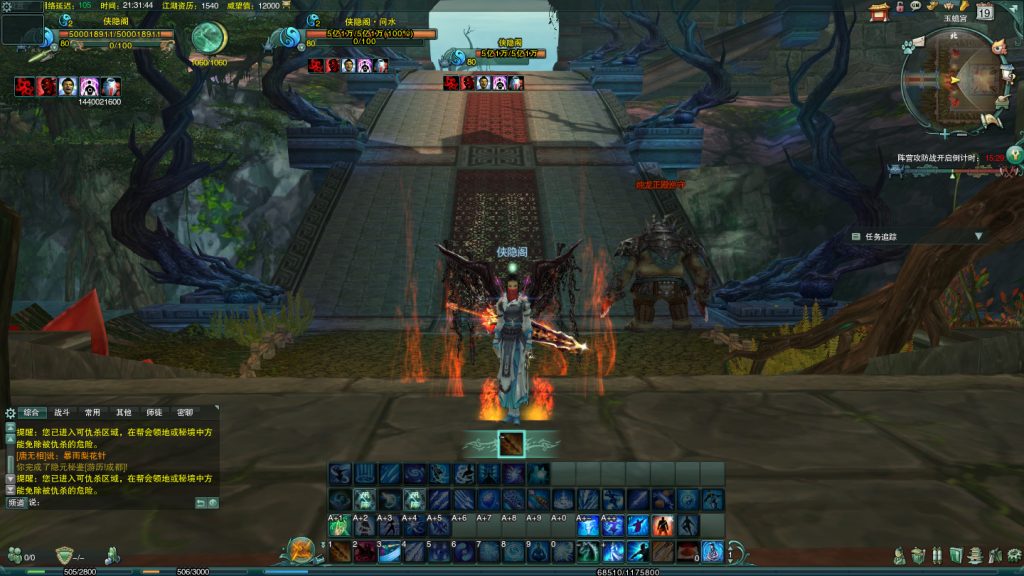Image resolution: width=1024 pixels, height=576 pixels.
Task: Activate the flaming red figure skill
Action: click(663, 526)
